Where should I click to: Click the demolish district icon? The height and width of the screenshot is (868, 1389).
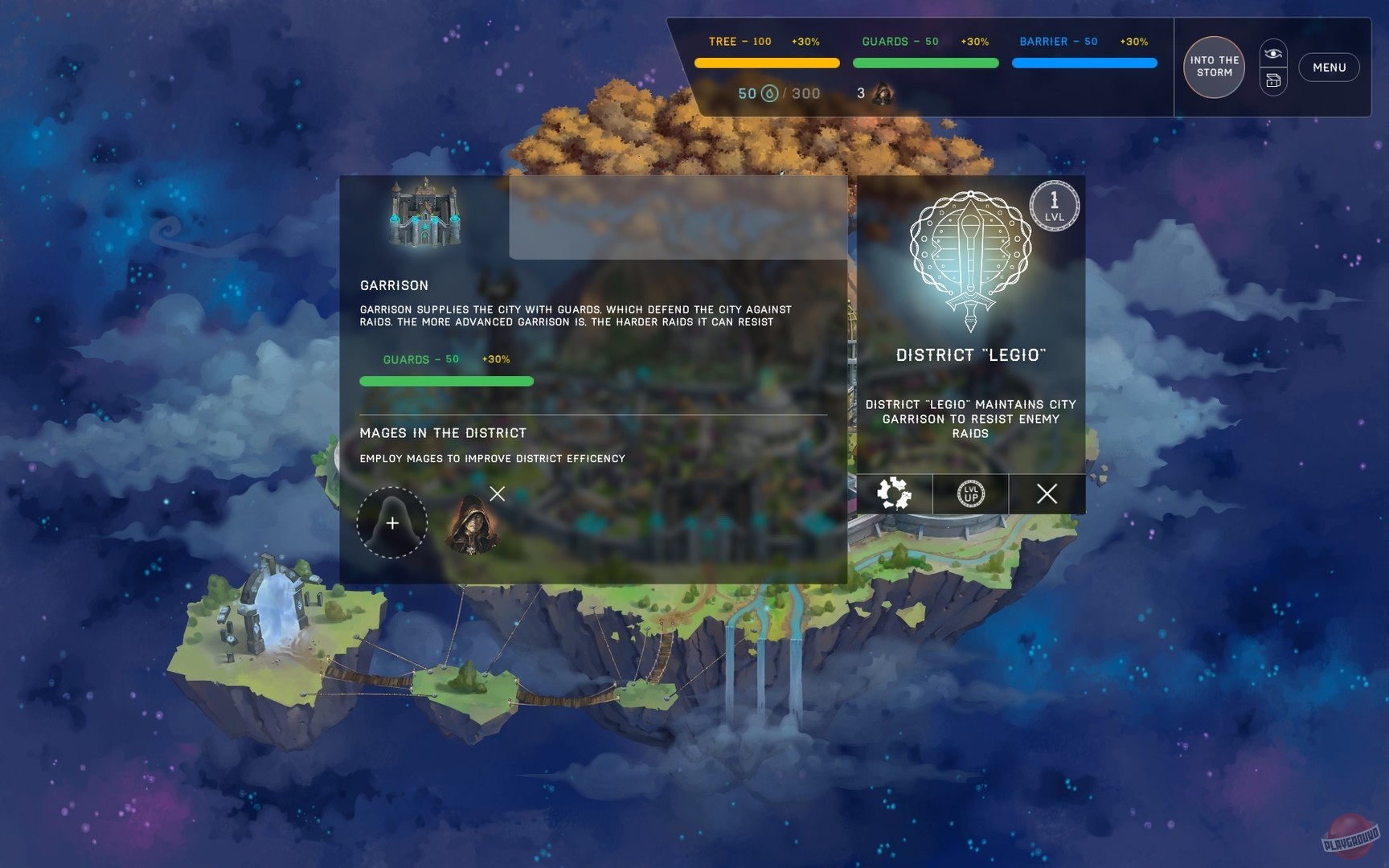point(895,495)
